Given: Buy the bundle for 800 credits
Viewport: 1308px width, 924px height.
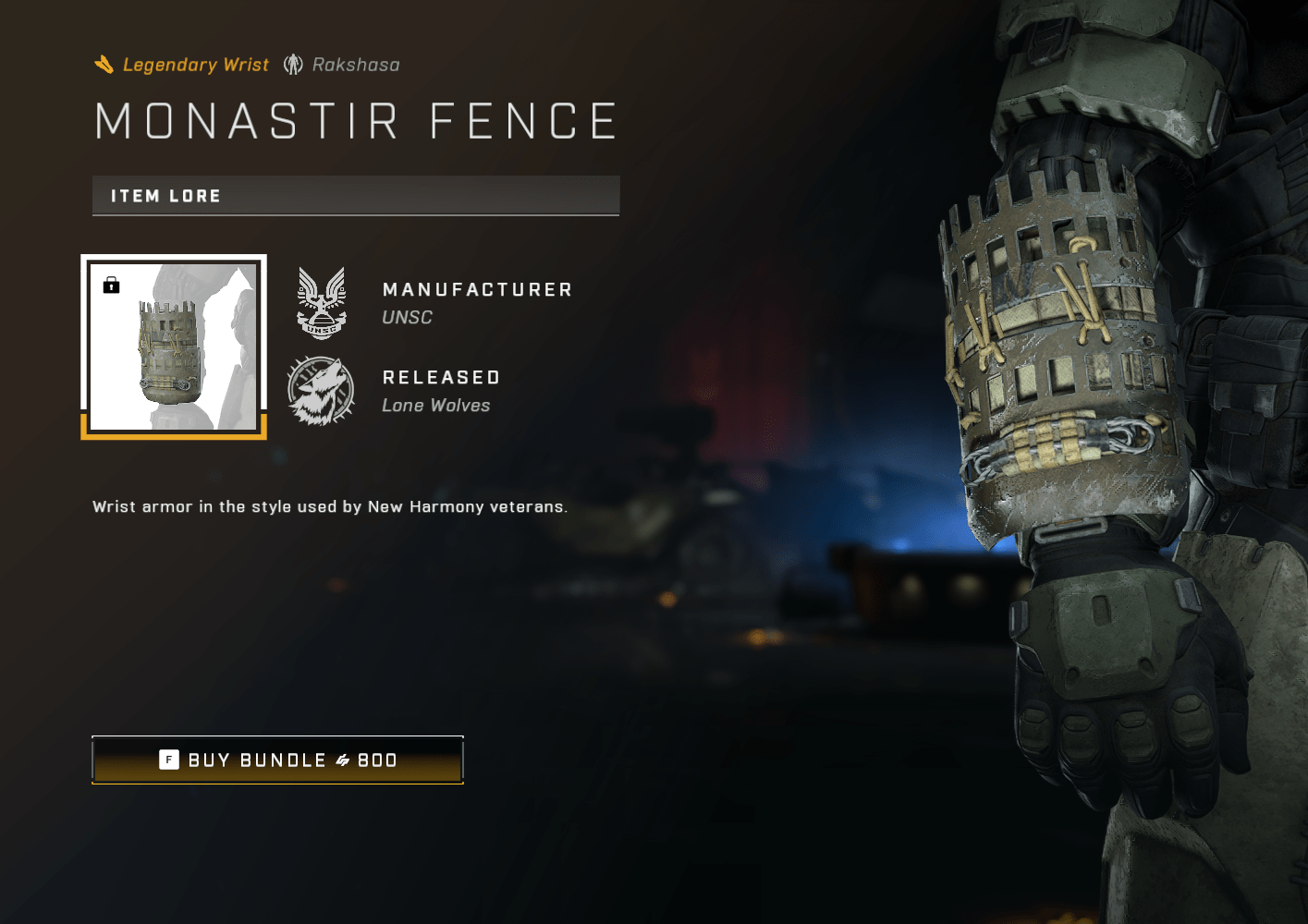Looking at the screenshot, I should [277, 760].
